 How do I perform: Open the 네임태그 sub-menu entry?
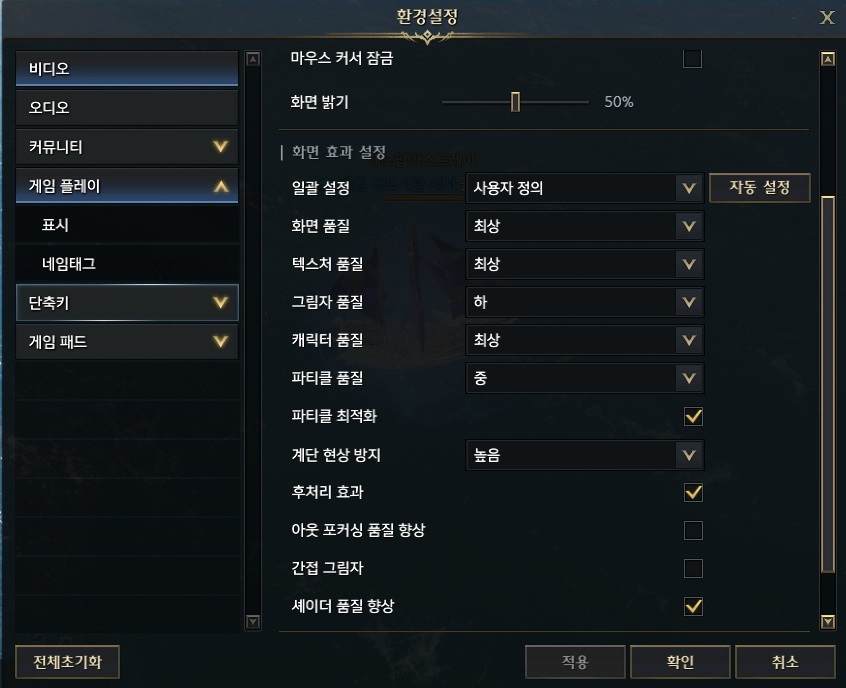pyautogui.click(x=127, y=264)
